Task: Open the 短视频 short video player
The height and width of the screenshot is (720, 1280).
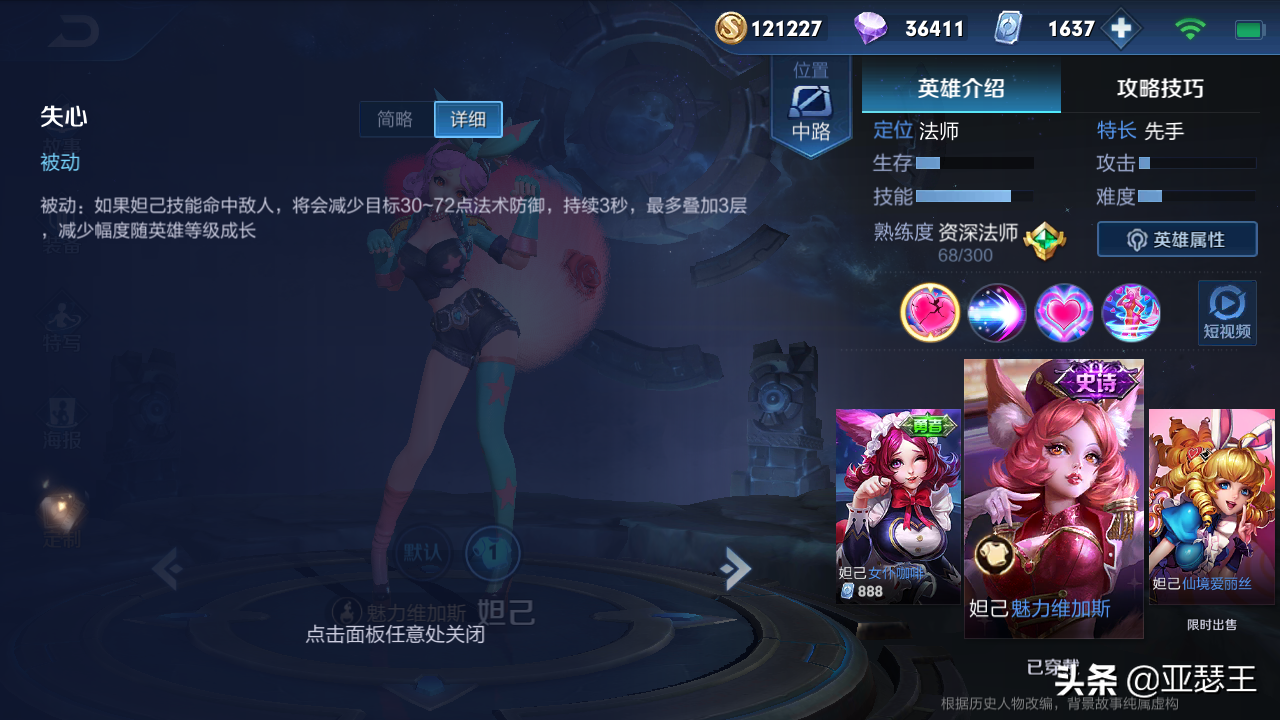Action: point(1225,313)
